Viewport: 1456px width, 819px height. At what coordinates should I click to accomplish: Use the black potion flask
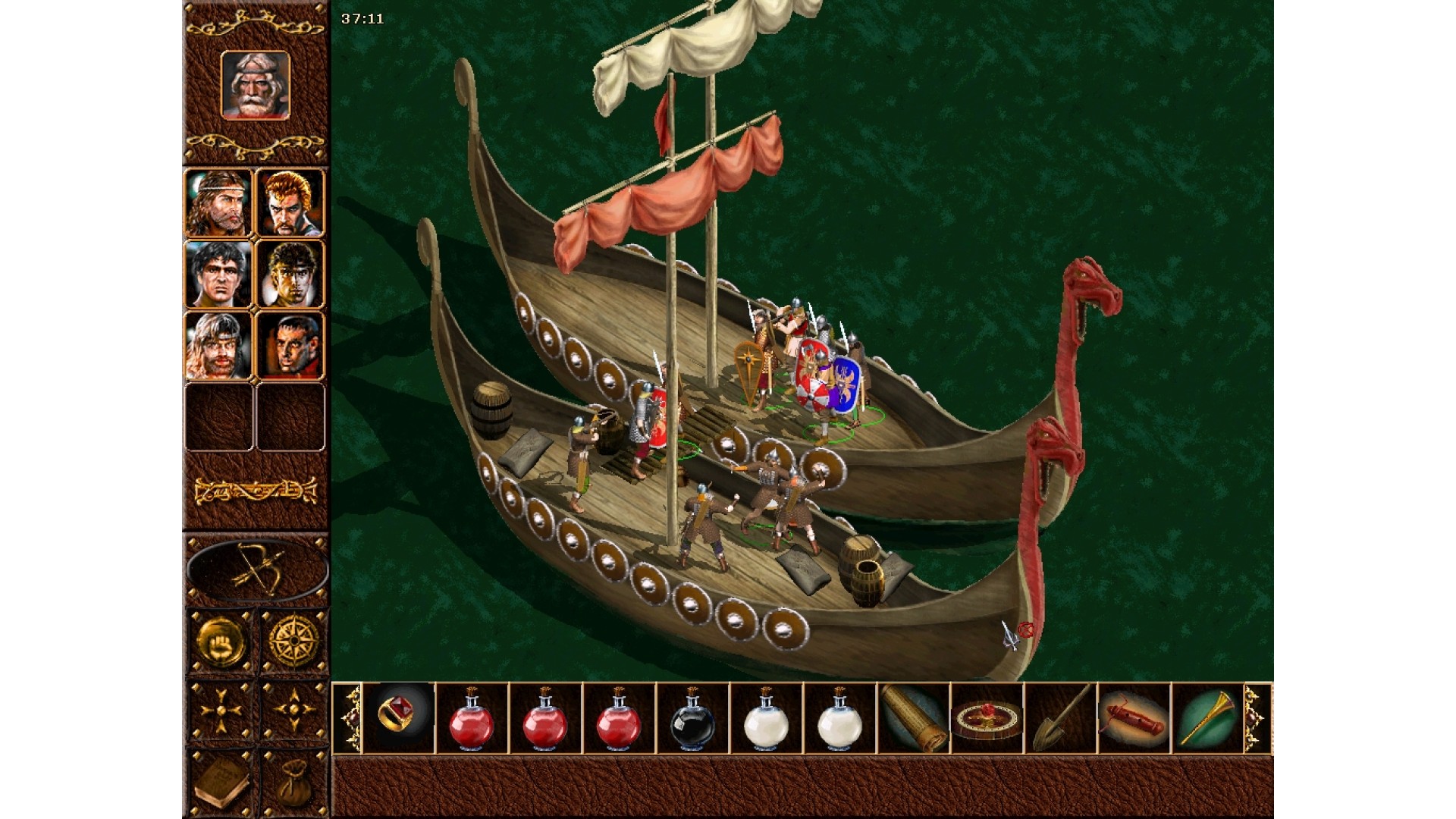[692, 719]
